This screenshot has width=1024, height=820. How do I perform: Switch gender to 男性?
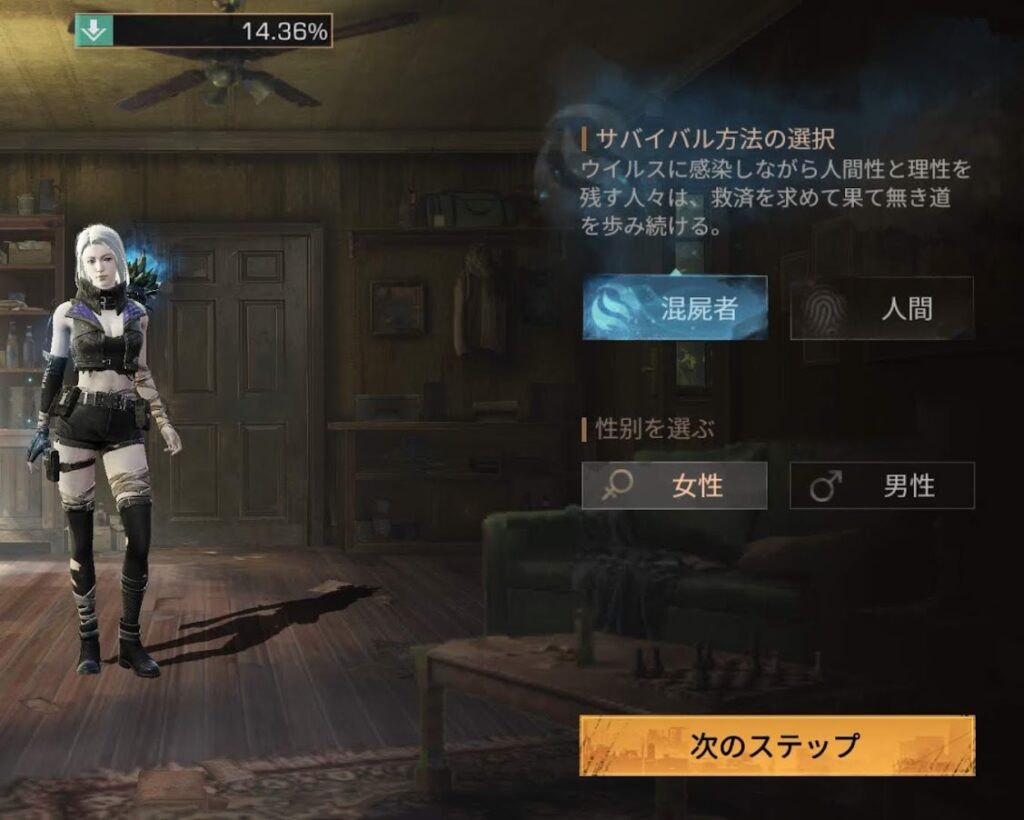(882, 486)
